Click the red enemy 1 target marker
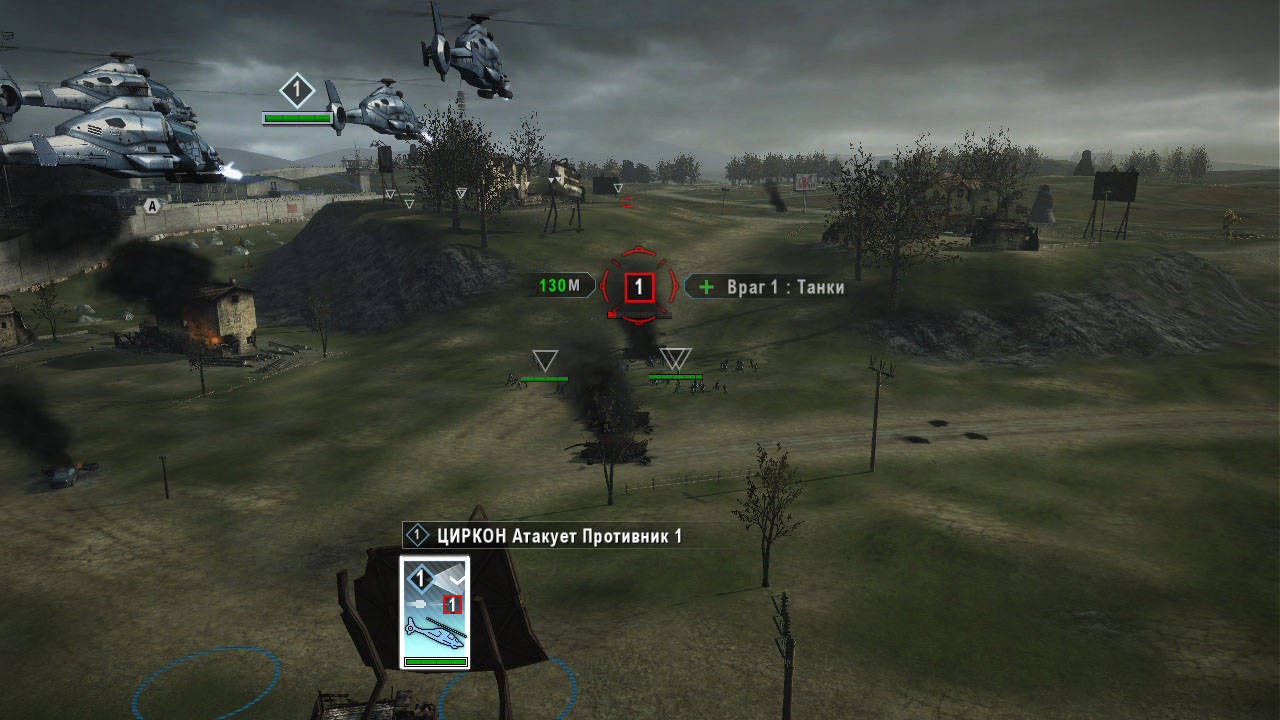This screenshot has width=1280, height=720. pos(639,288)
